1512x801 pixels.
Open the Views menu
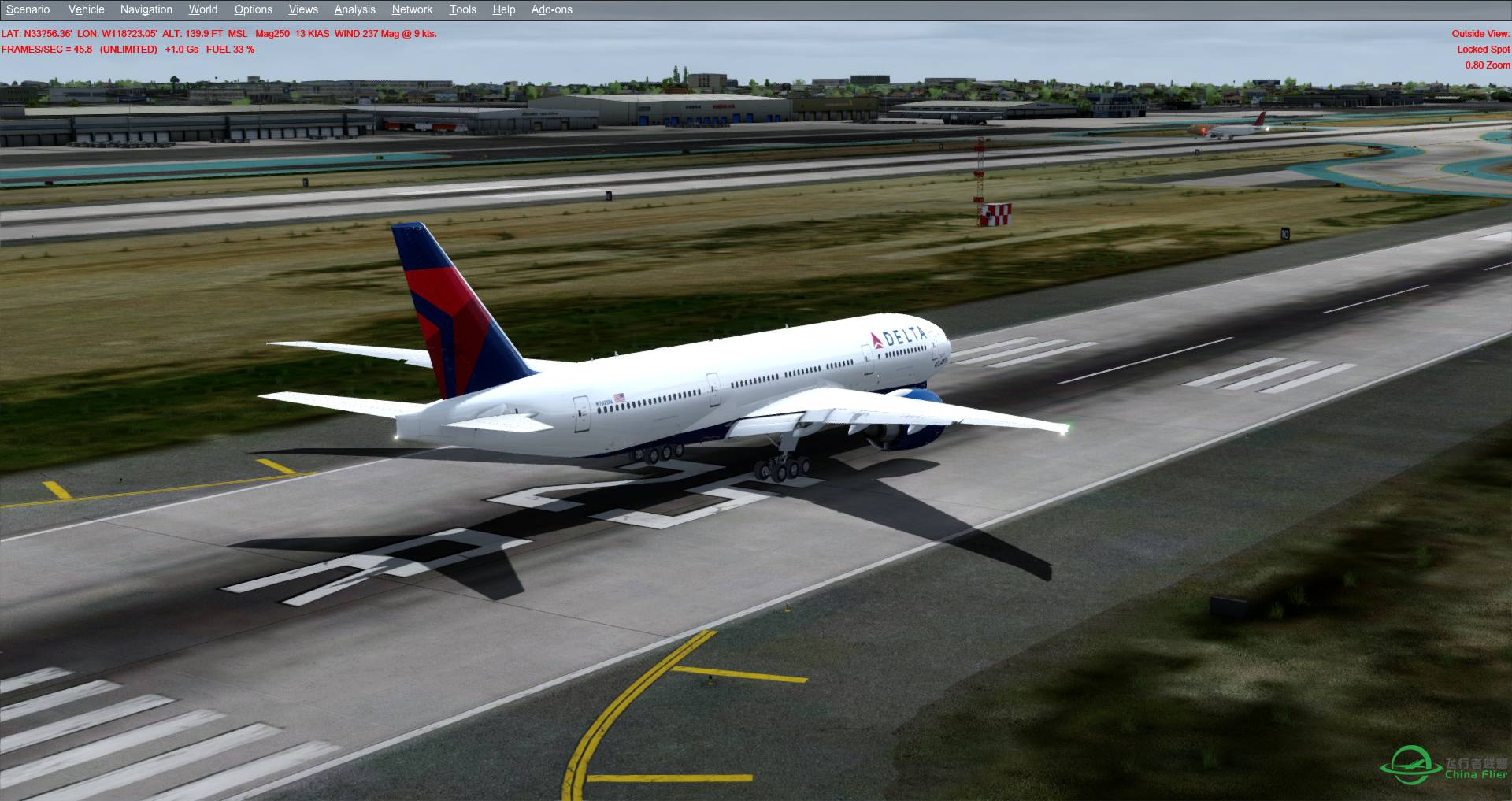(x=302, y=9)
